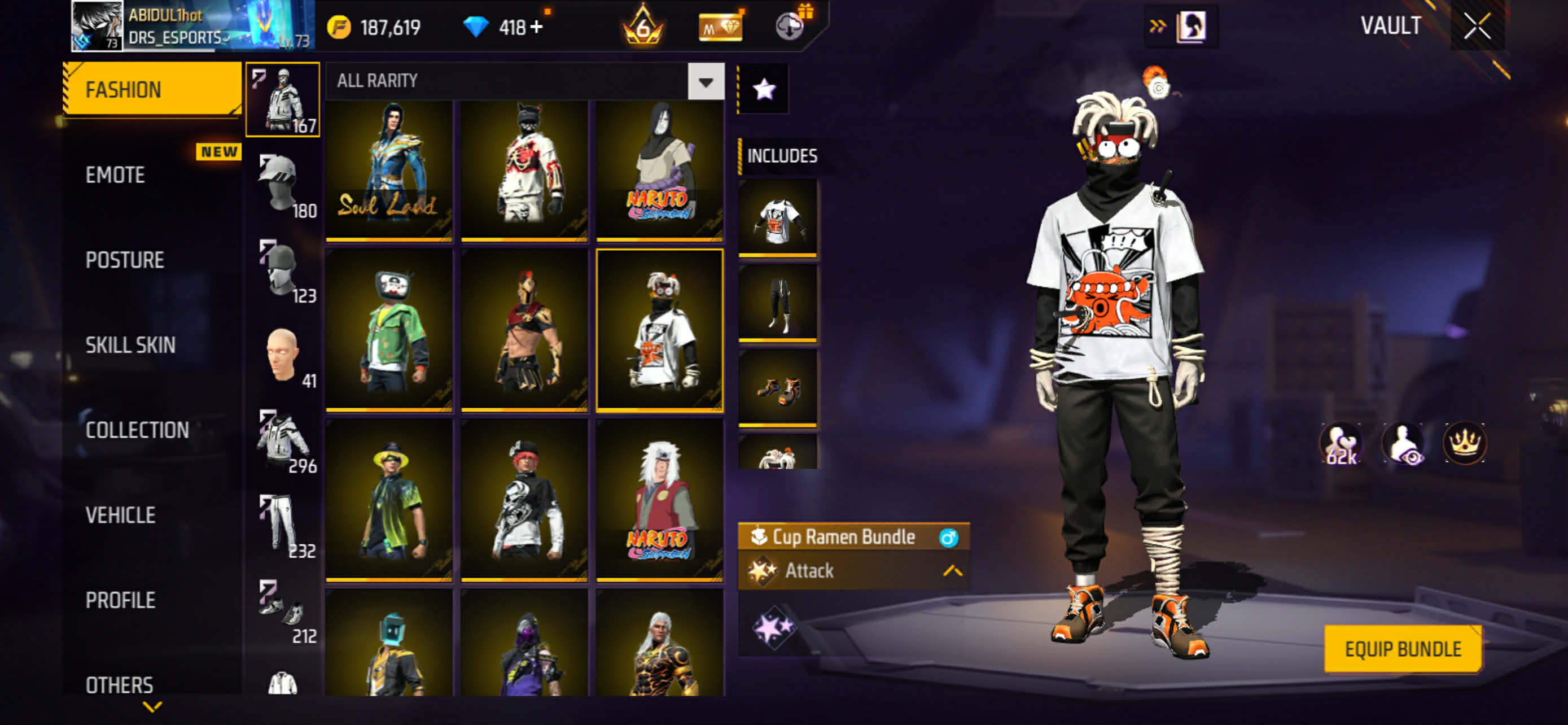The image size is (1568, 725).
Task: Open the player profile avatar
Action: click(96, 25)
